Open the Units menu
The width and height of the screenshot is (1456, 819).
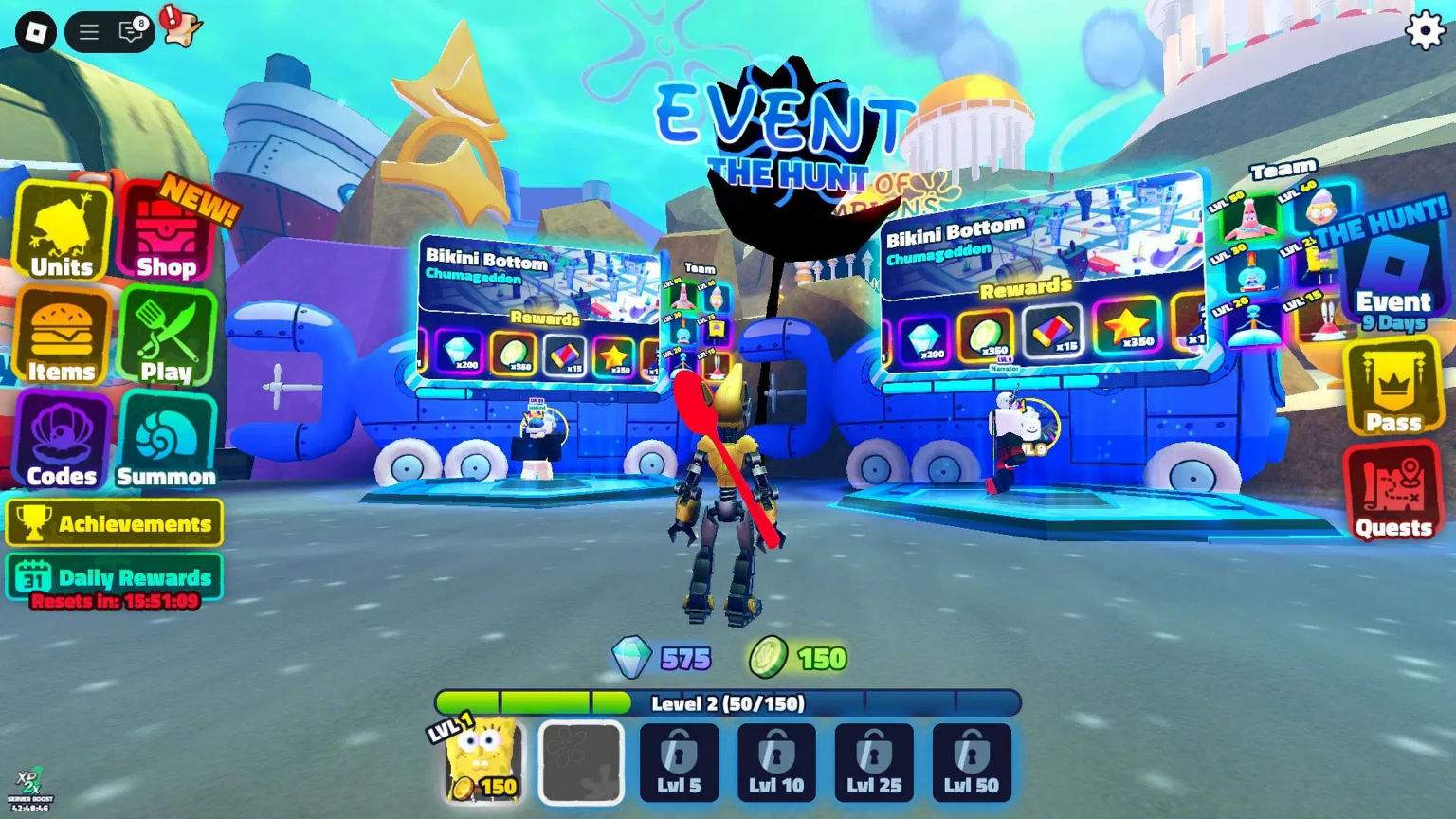tap(63, 232)
